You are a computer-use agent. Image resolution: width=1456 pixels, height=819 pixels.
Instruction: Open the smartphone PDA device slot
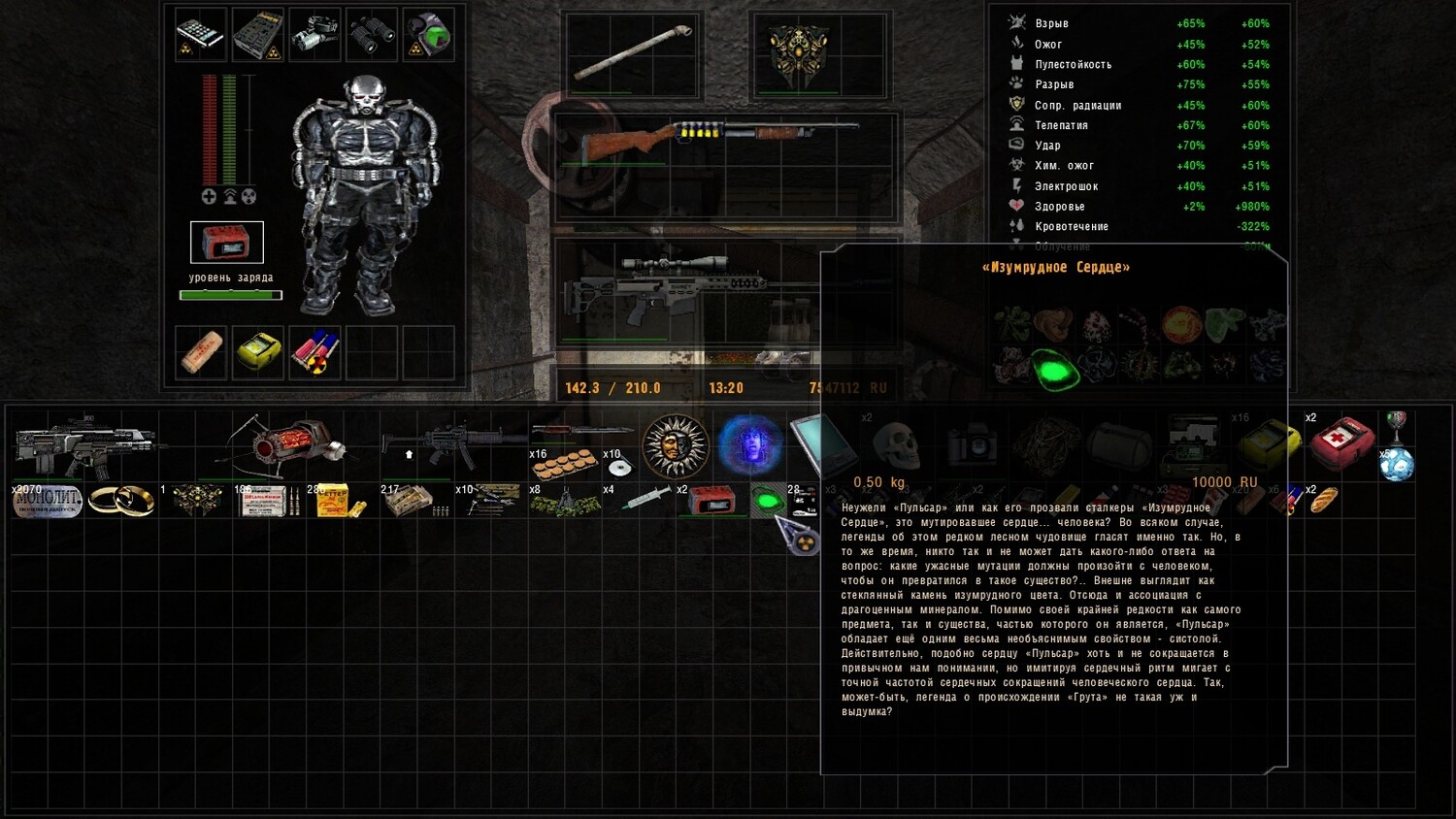201,35
